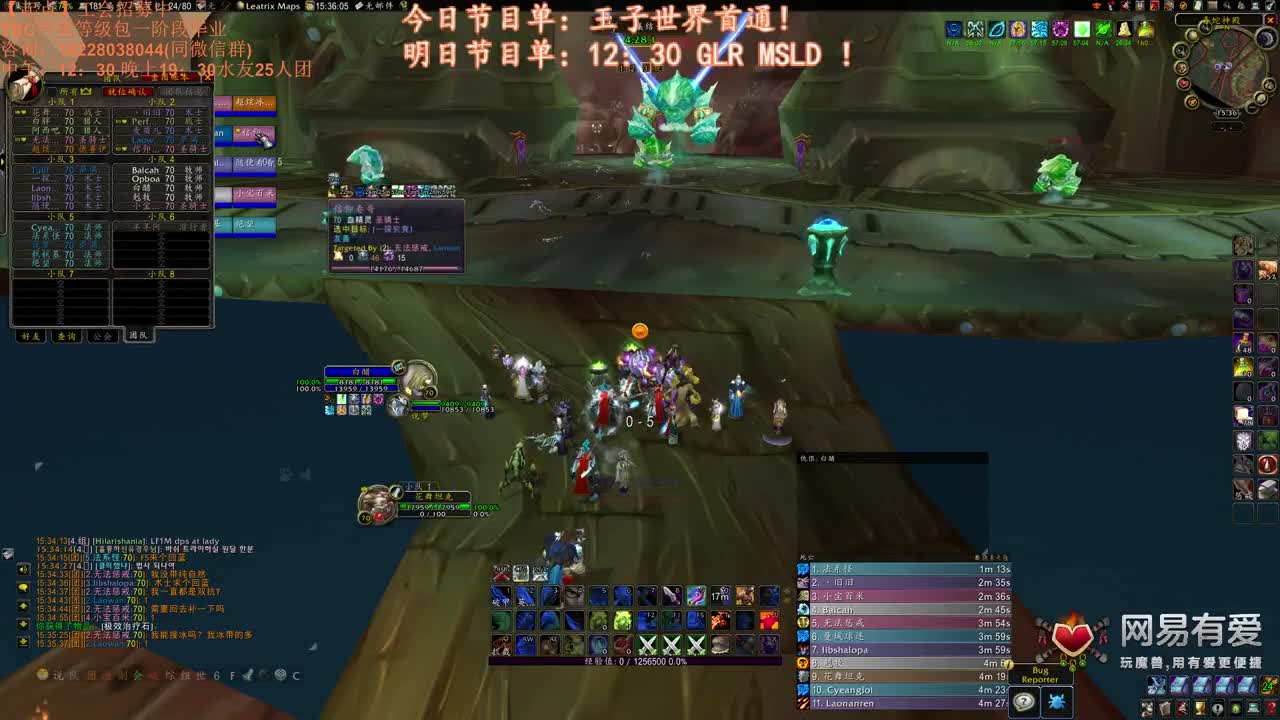Switch to the 公会 guild tab
This screenshot has height=720, width=1280.
(102, 335)
